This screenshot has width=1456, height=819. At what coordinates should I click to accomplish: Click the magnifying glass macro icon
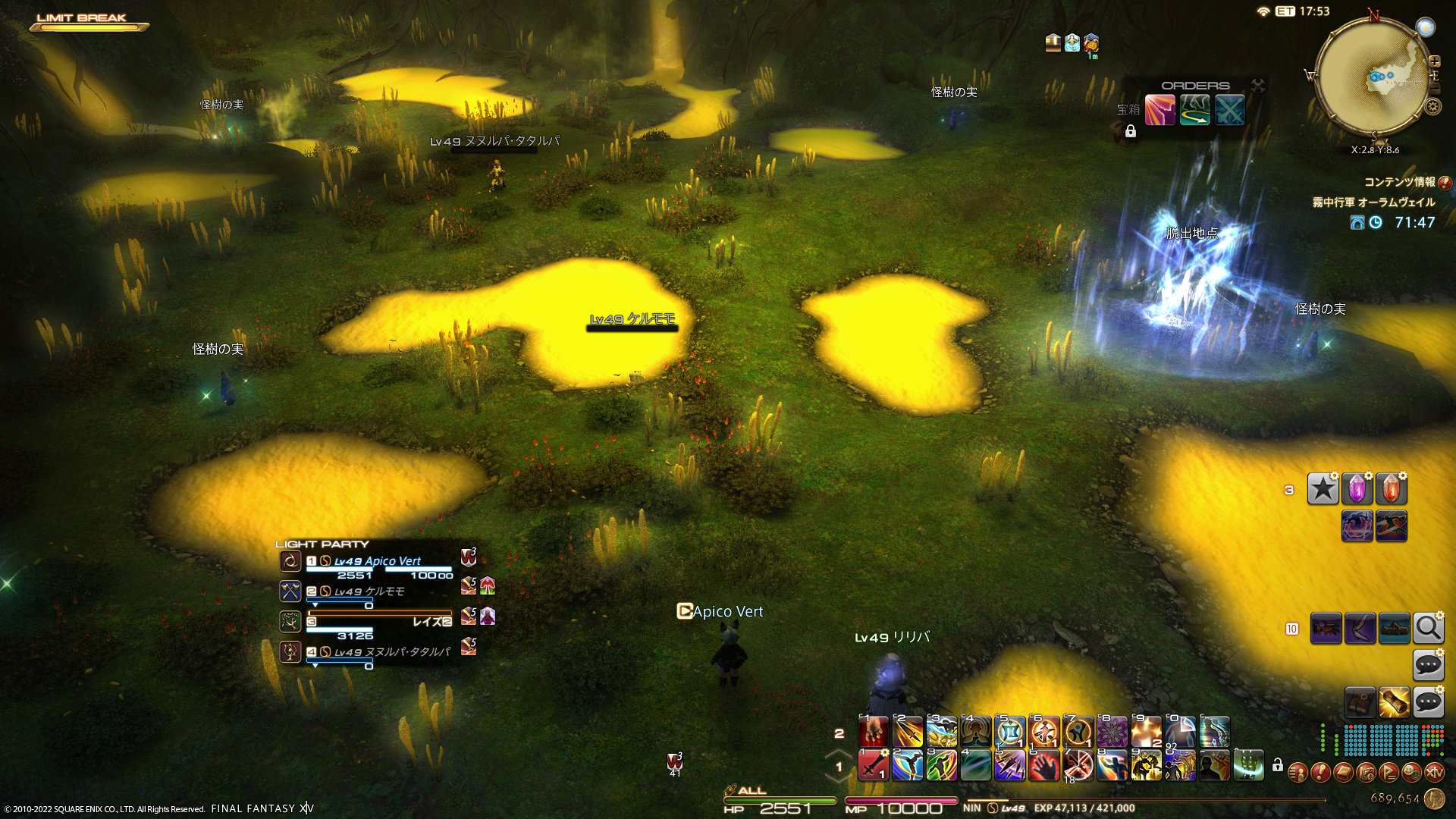tap(1428, 629)
